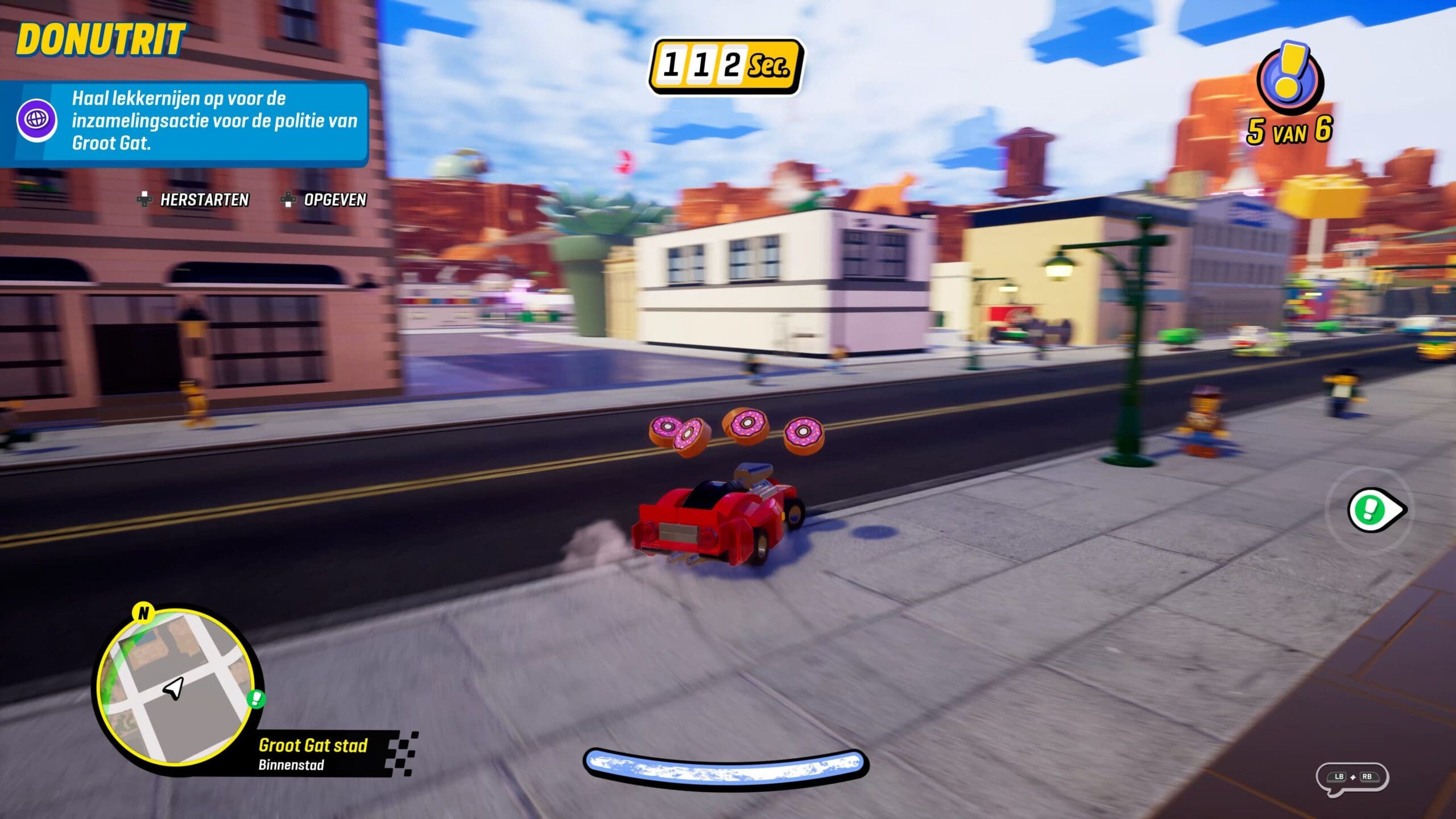Select the green exclamation waypoint marker

[x=1374, y=510]
